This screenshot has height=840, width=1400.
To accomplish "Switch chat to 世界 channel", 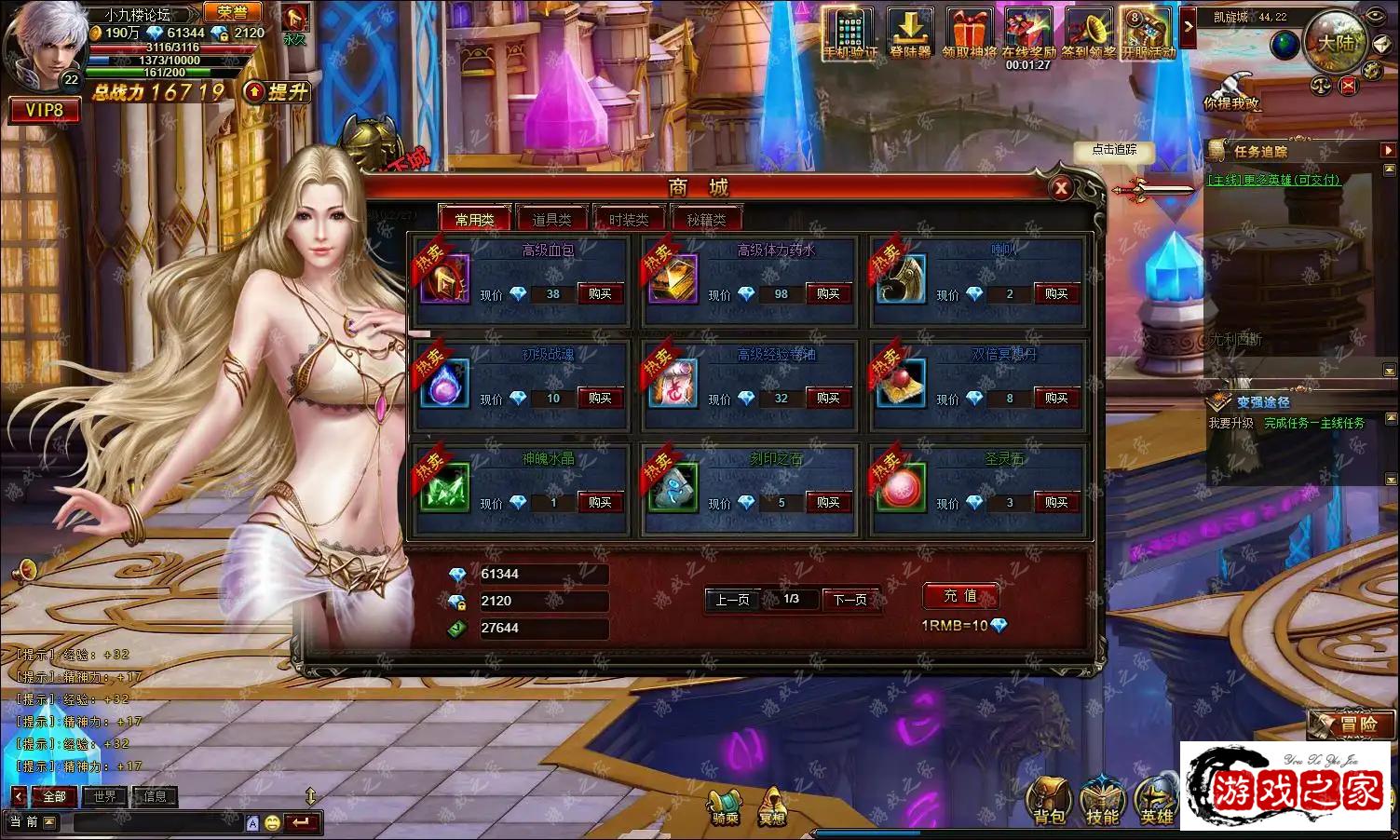I will [104, 796].
